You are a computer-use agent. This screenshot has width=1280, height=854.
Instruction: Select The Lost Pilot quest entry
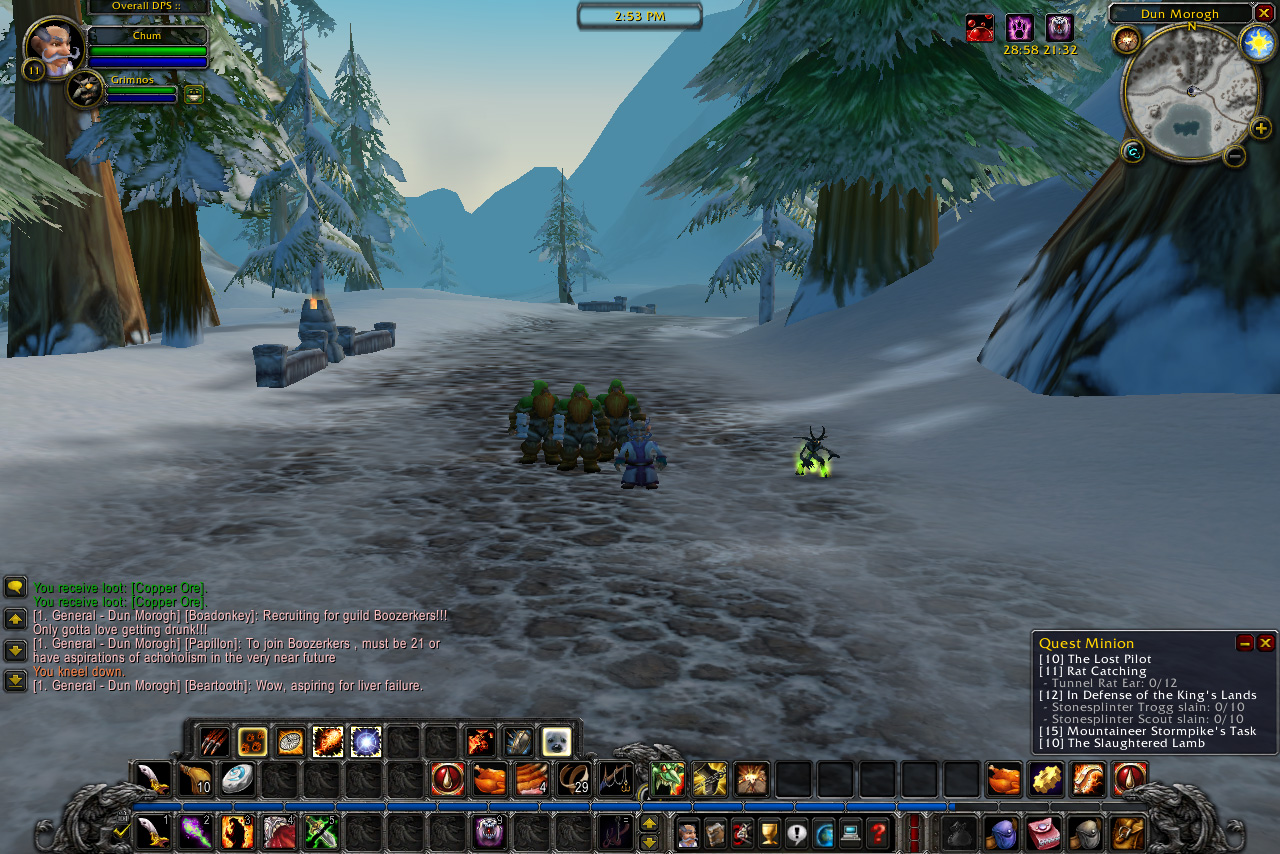click(x=1095, y=659)
